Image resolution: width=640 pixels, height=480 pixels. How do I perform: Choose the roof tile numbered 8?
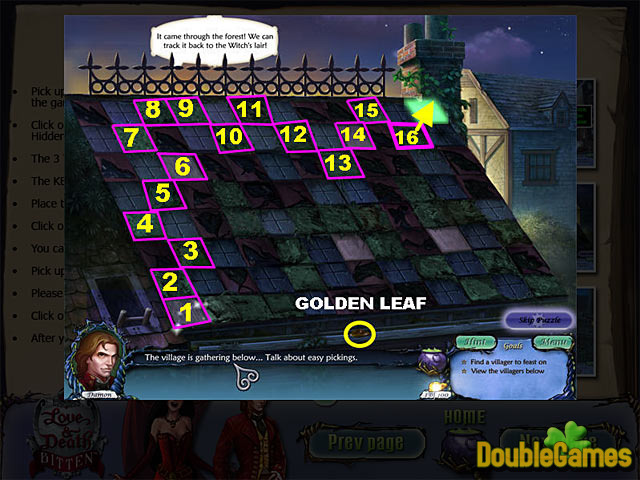pyautogui.click(x=153, y=109)
